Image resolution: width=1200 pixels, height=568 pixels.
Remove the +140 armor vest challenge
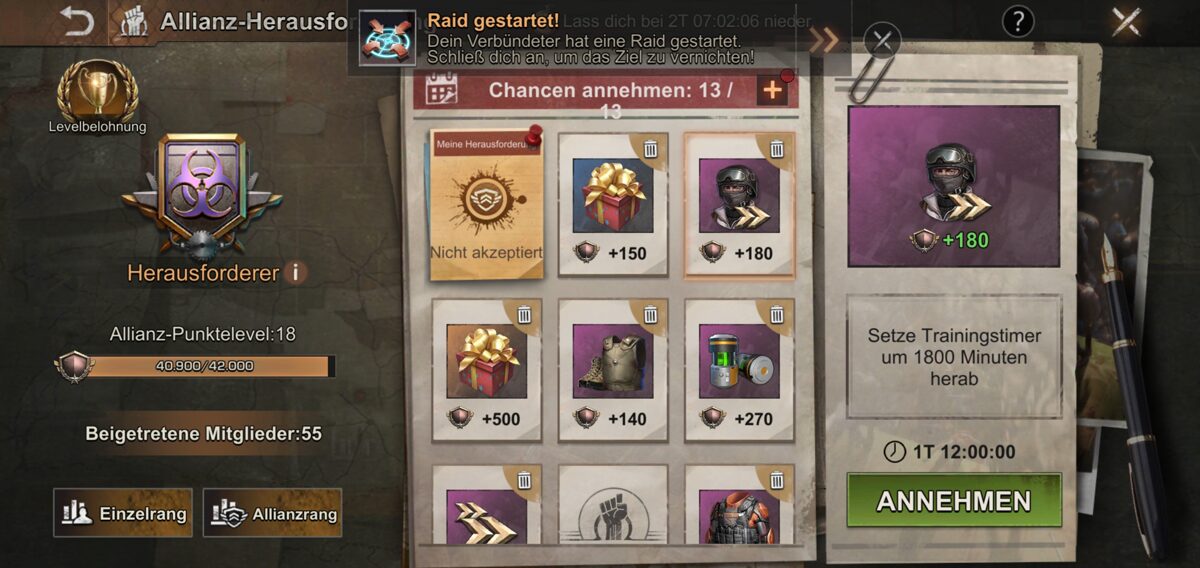(x=650, y=316)
